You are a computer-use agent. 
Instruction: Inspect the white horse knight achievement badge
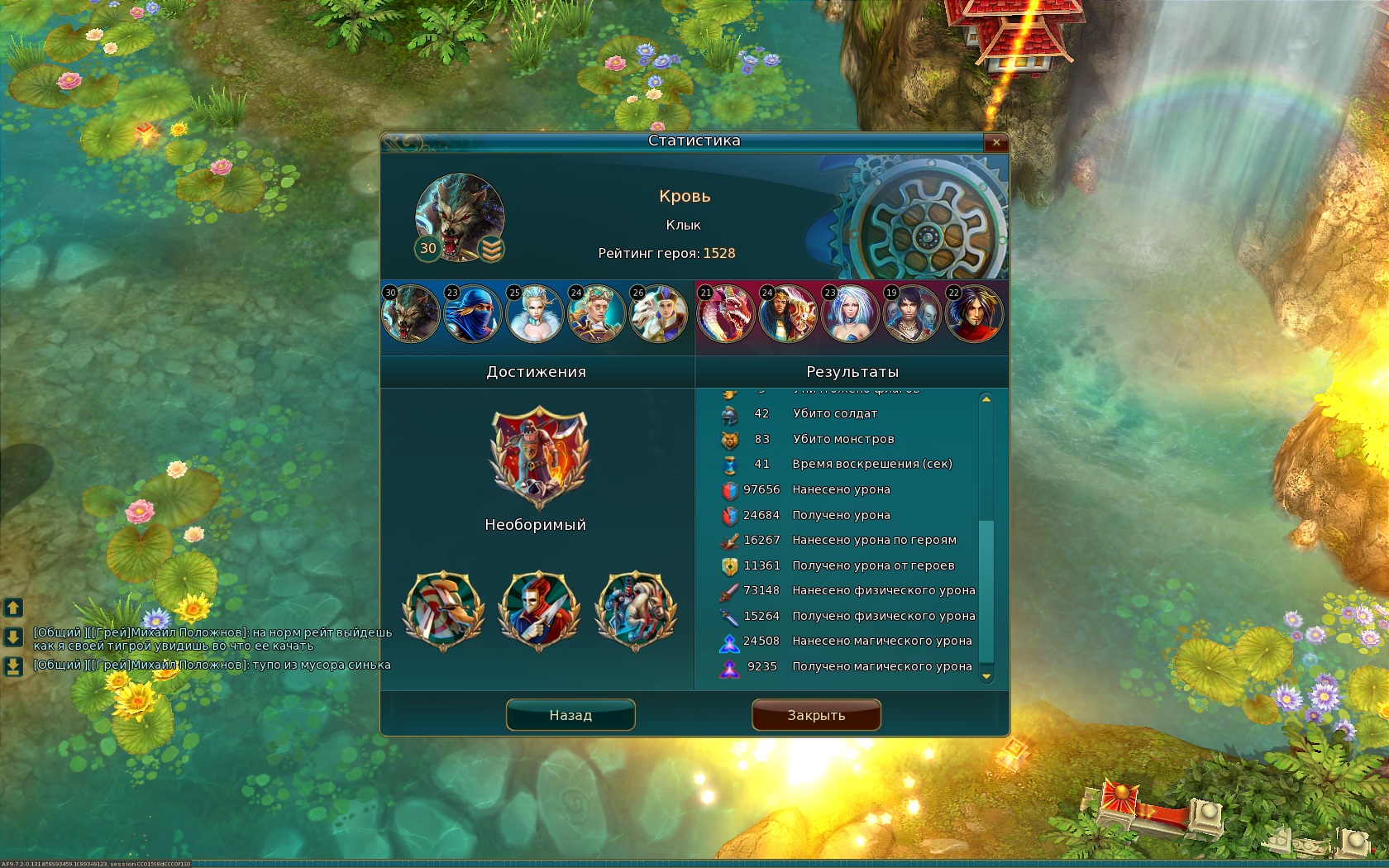pos(636,611)
